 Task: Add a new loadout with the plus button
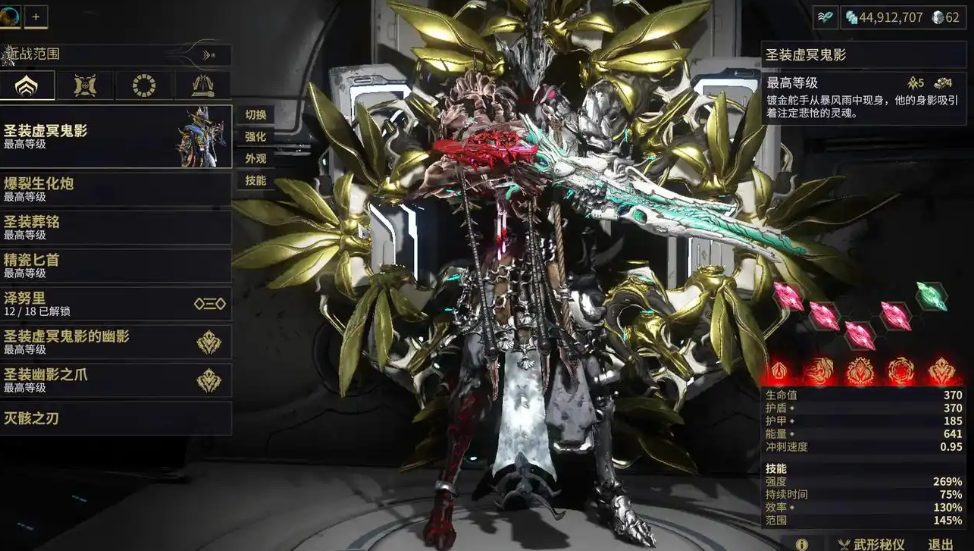[x=36, y=16]
